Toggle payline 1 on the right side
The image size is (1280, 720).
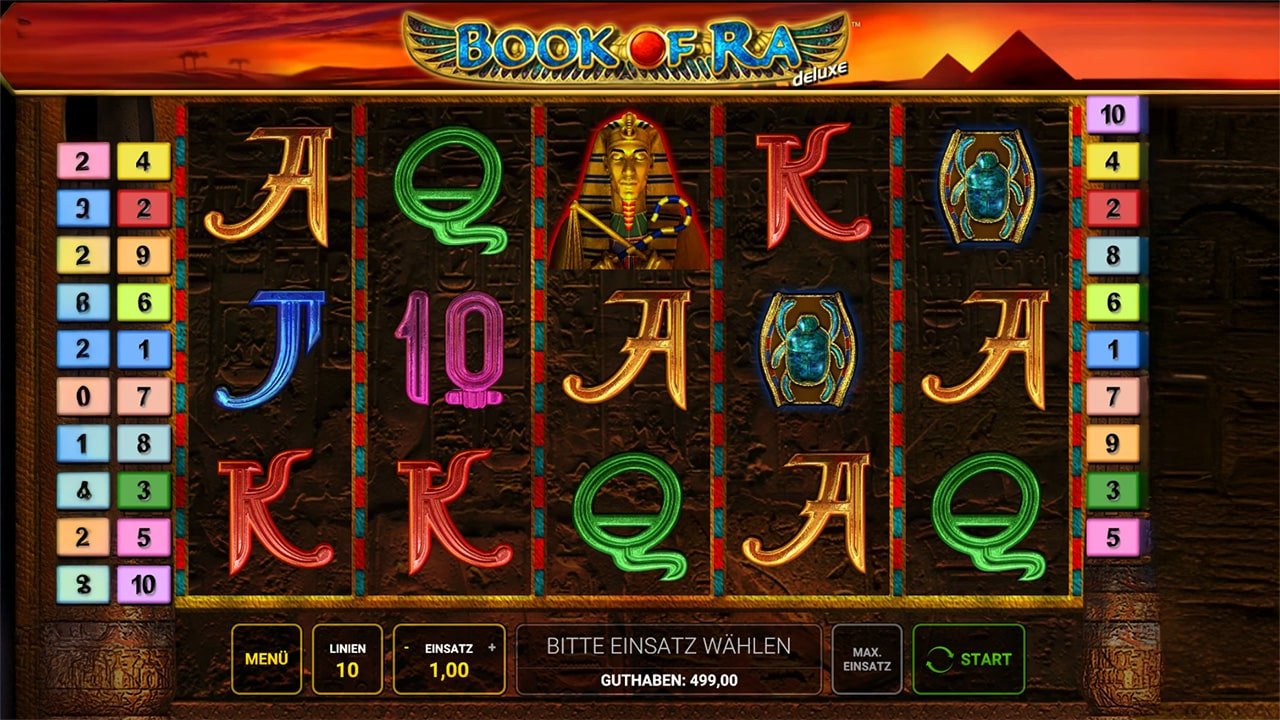coord(1110,349)
